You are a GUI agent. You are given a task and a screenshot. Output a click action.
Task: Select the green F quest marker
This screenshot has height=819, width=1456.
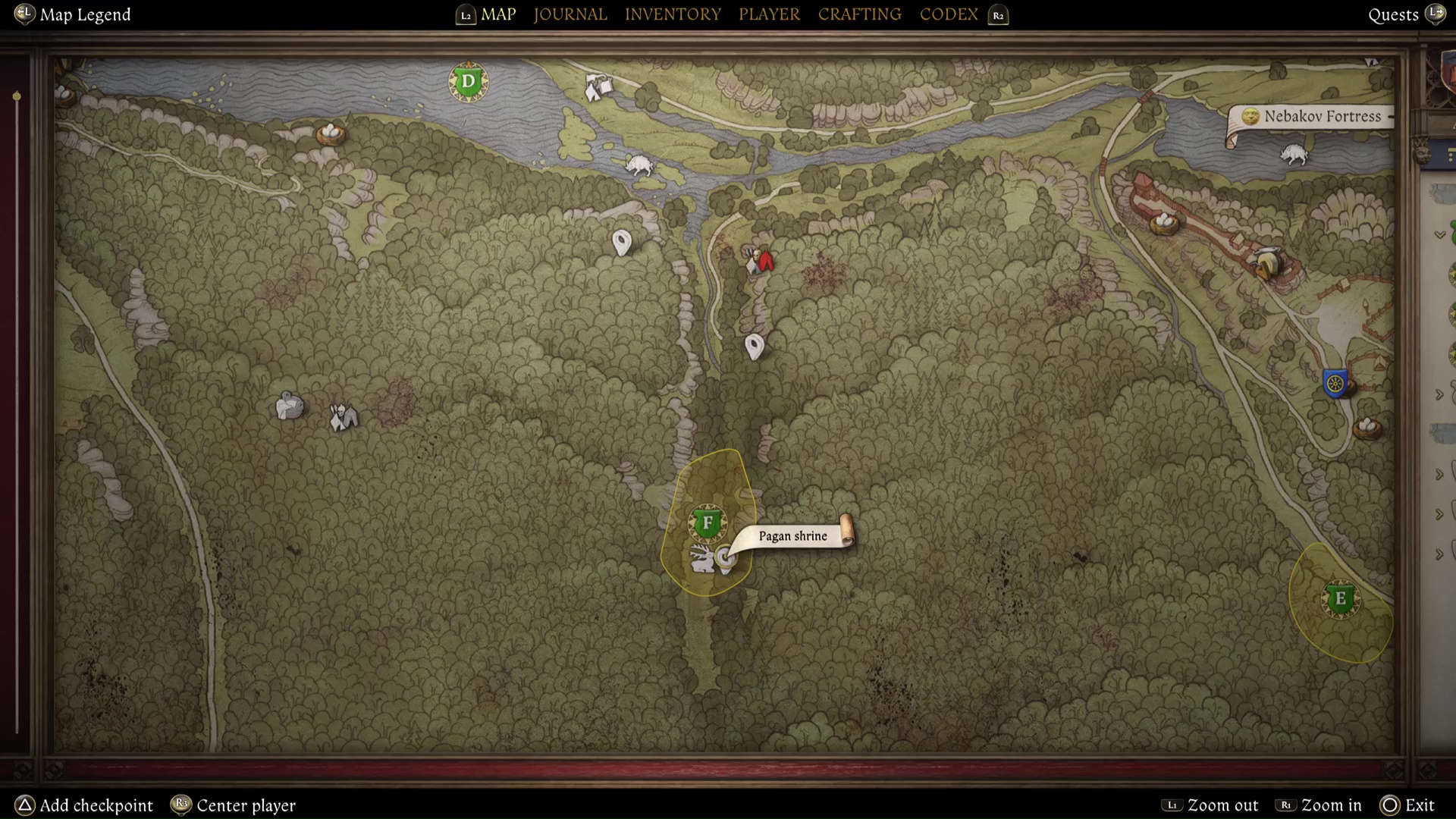[708, 522]
